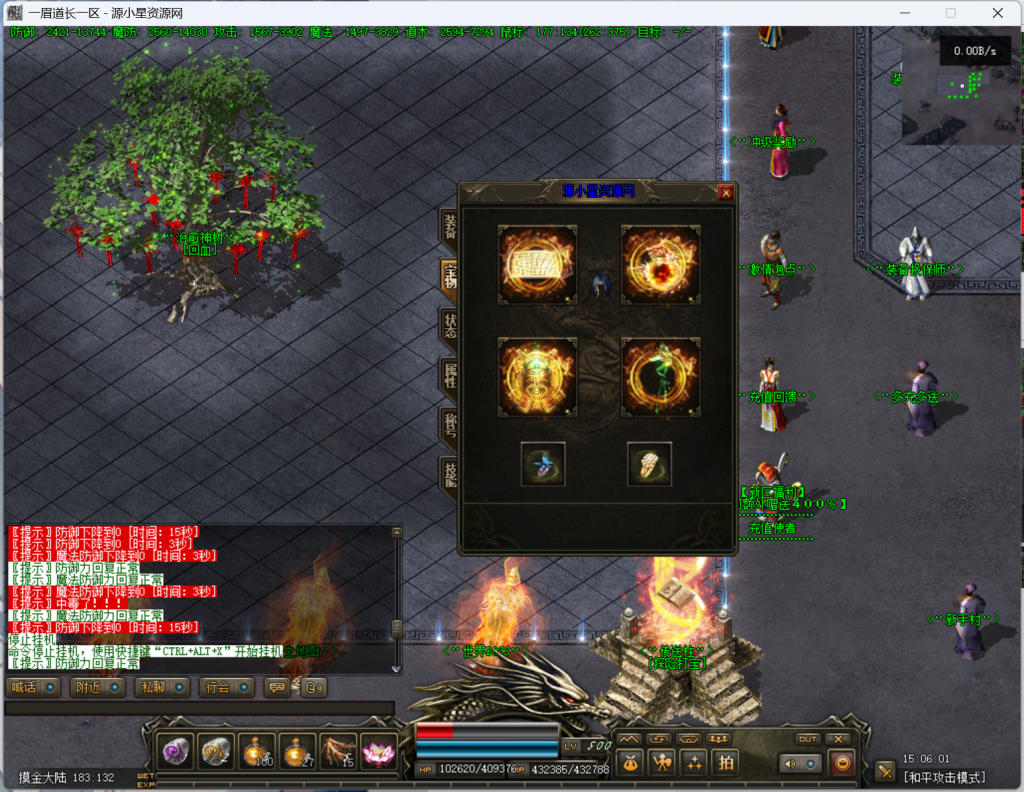Open the 技能 skills tab
Viewport: 1024px width, 792px height.
pos(450,473)
